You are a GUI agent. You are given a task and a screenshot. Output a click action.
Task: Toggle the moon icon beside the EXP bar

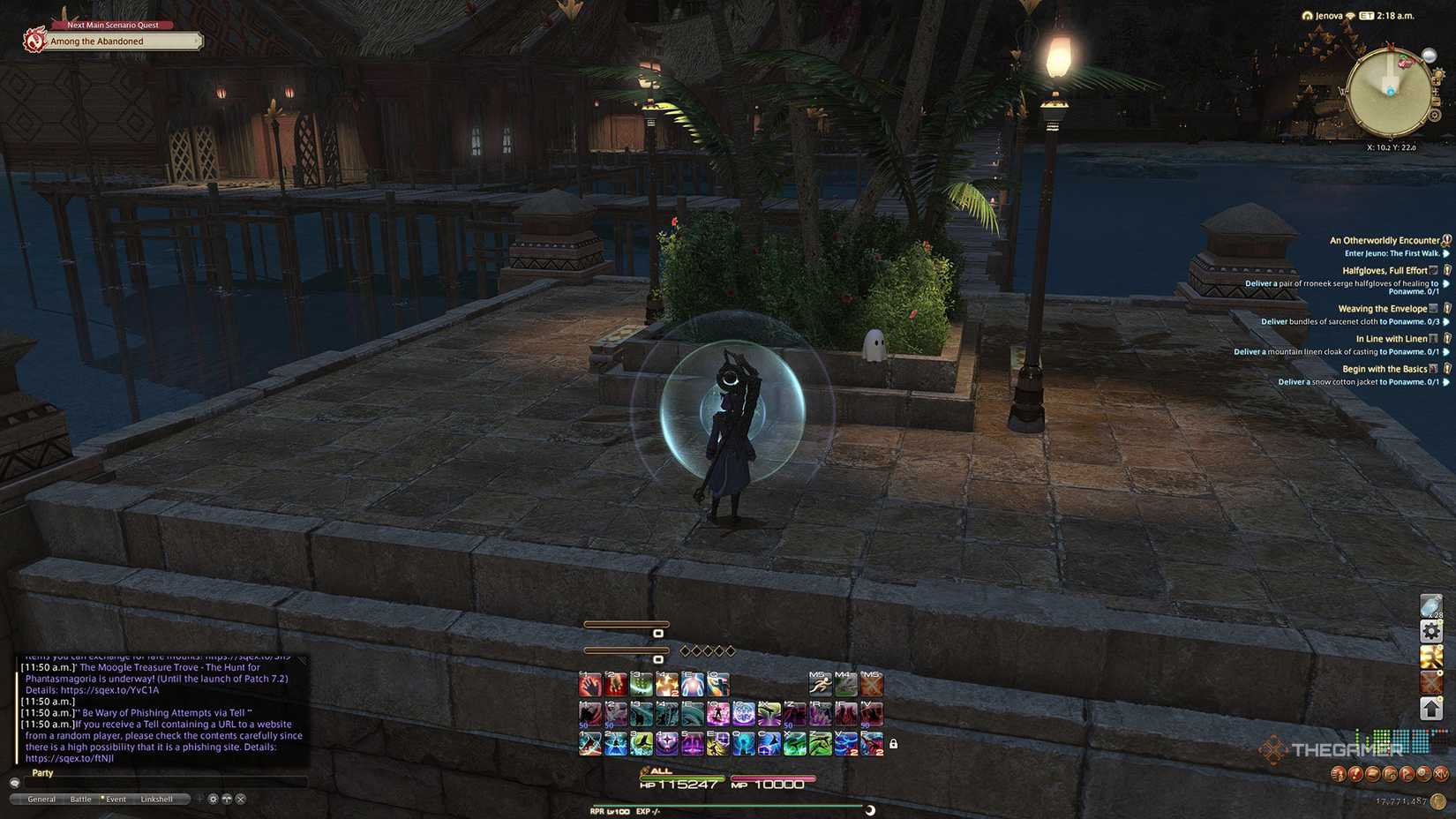870,809
